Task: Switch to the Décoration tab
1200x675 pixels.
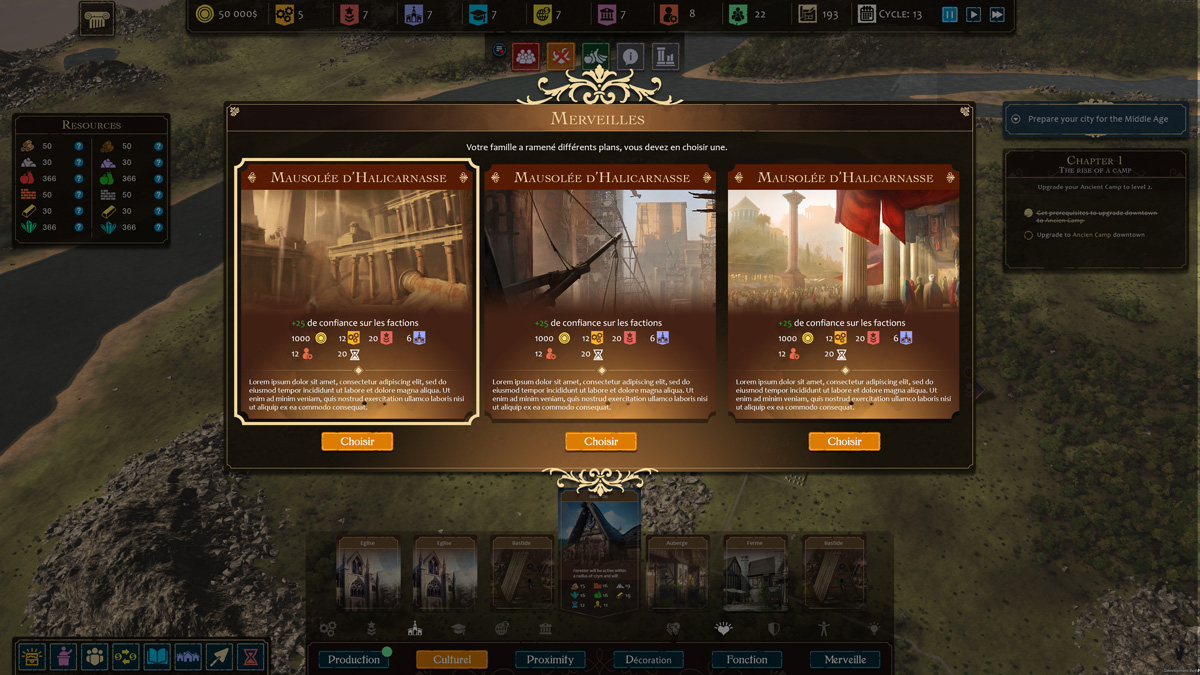Action: 648,660
